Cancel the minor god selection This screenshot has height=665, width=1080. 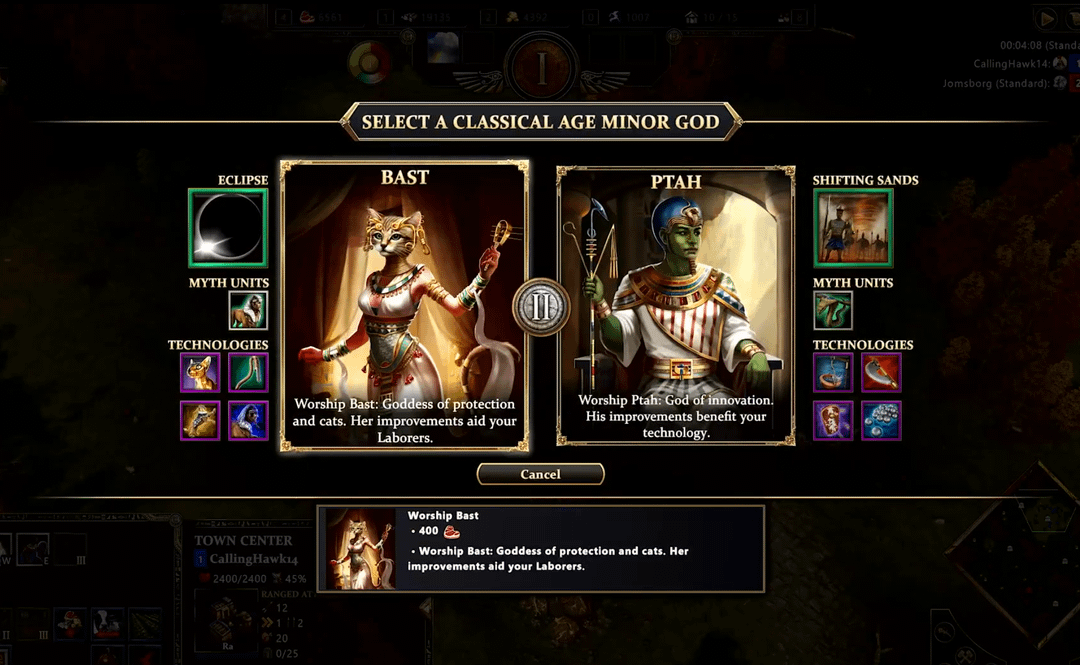[x=540, y=474]
